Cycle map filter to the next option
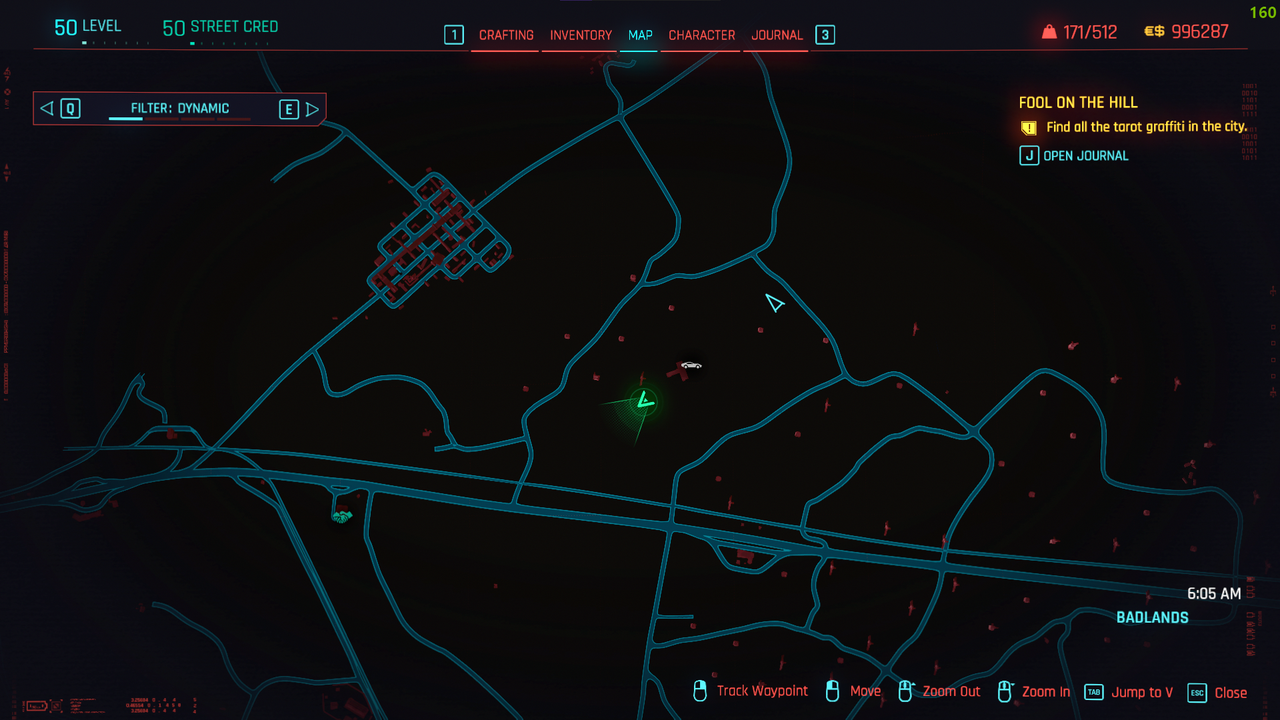This screenshot has height=720, width=1280. pos(299,108)
